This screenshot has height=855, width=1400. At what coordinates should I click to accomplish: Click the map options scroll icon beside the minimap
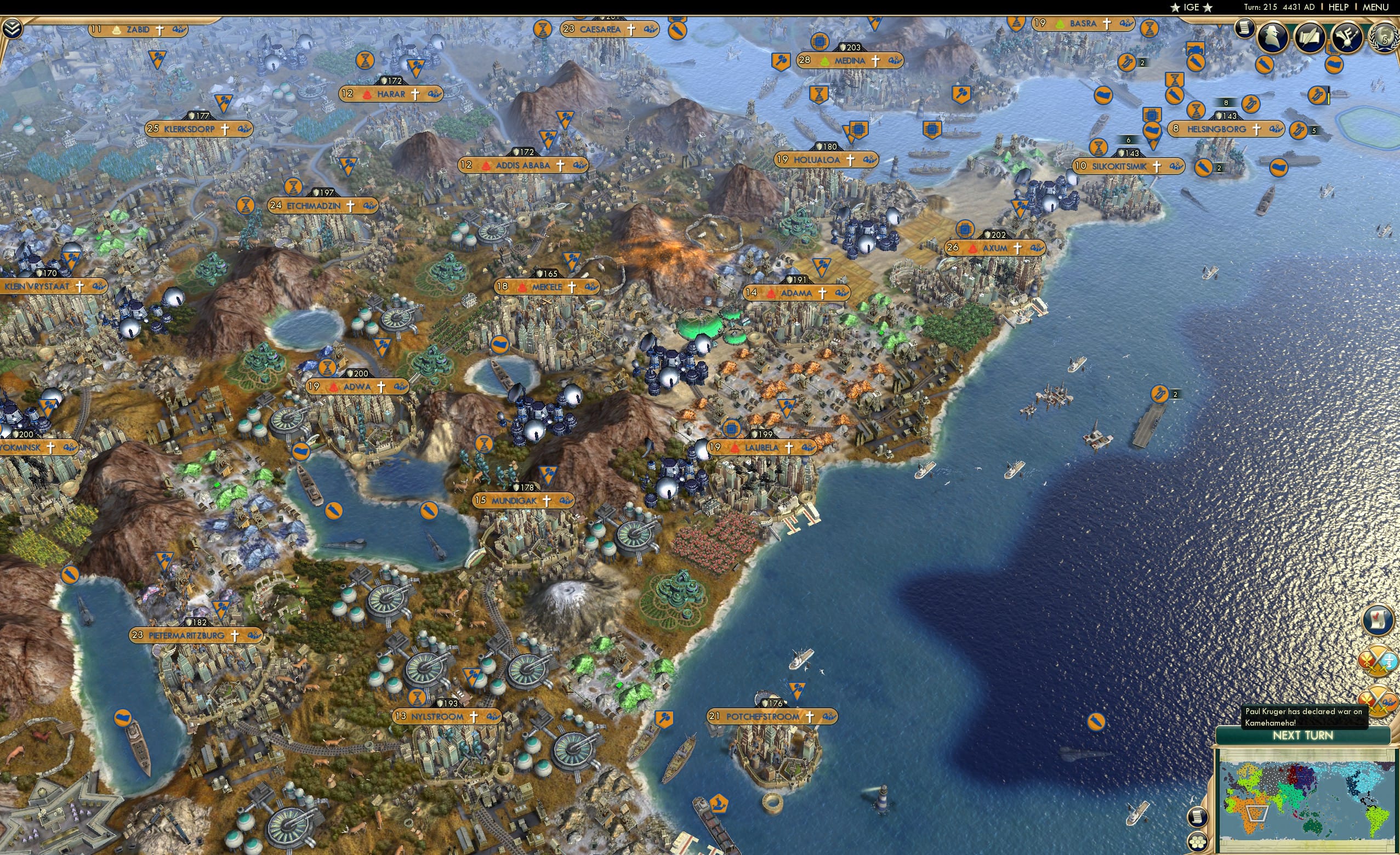(1198, 818)
